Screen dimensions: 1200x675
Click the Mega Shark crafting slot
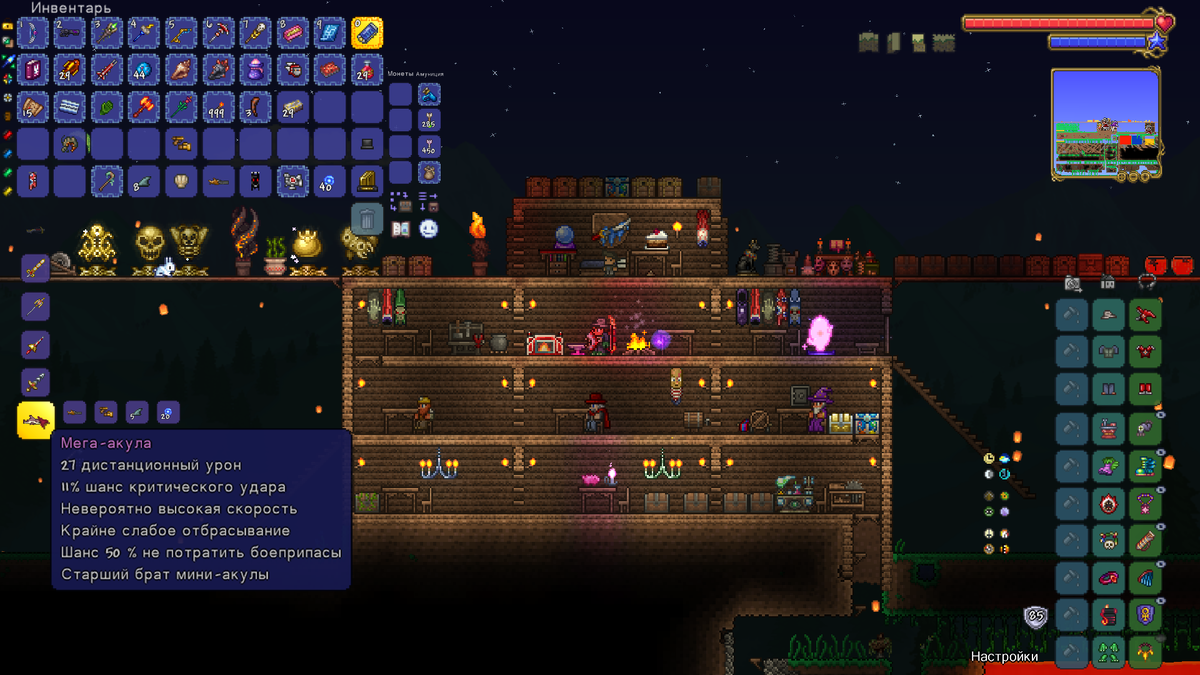[36, 420]
